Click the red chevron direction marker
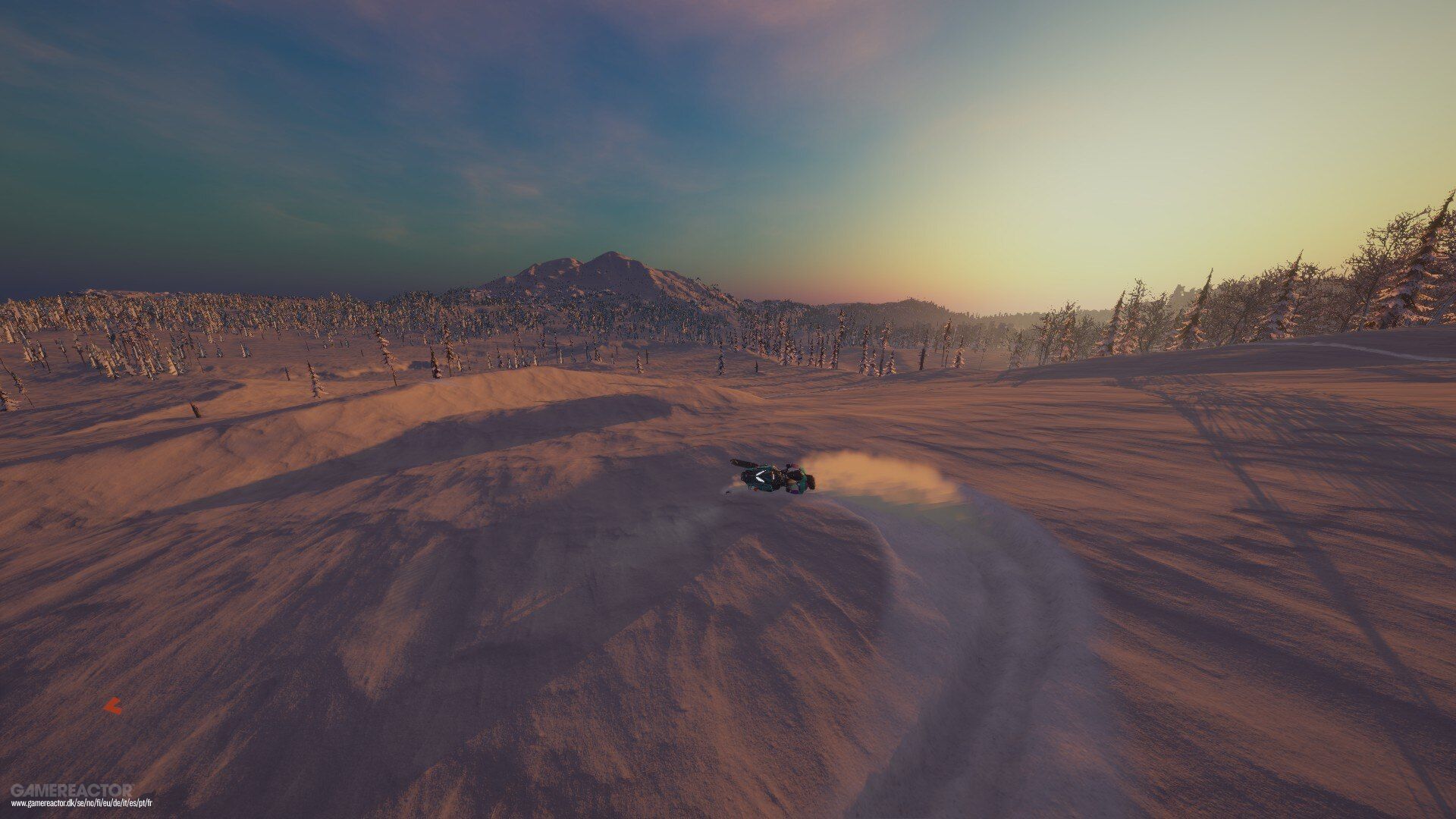Image resolution: width=1456 pixels, height=819 pixels. point(112,706)
